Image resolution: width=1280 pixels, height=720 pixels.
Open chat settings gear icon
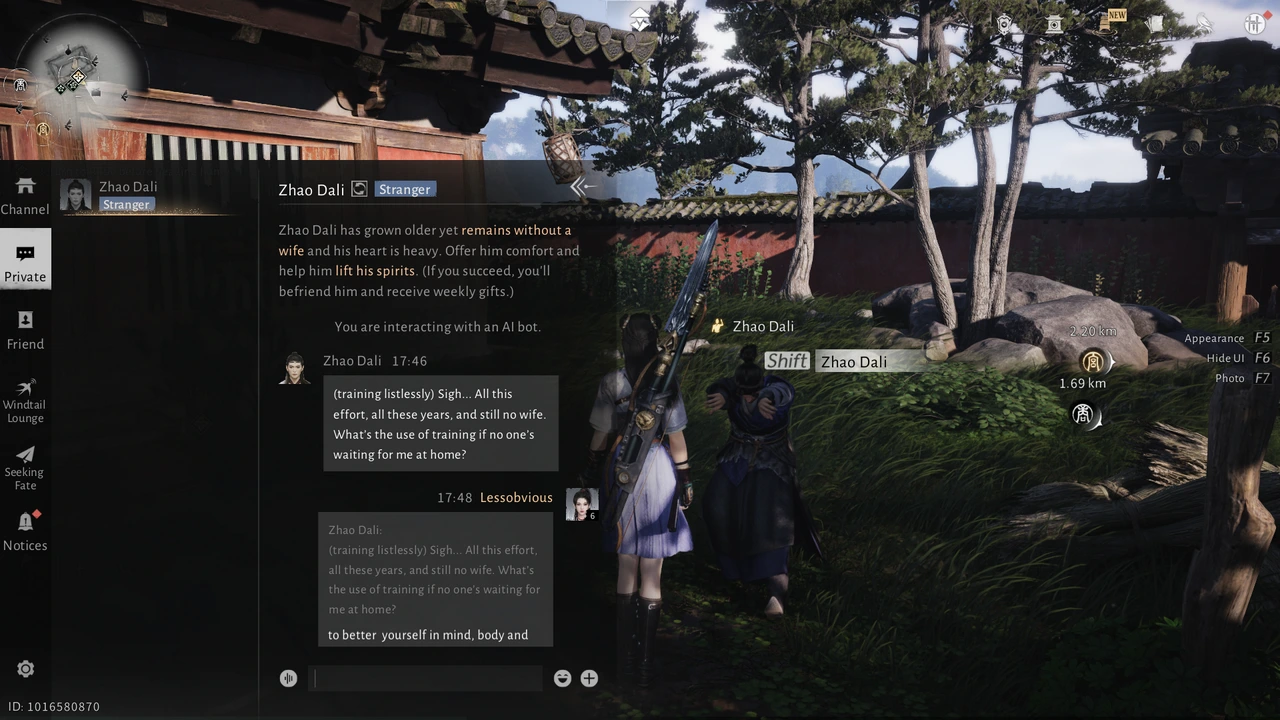pos(26,669)
